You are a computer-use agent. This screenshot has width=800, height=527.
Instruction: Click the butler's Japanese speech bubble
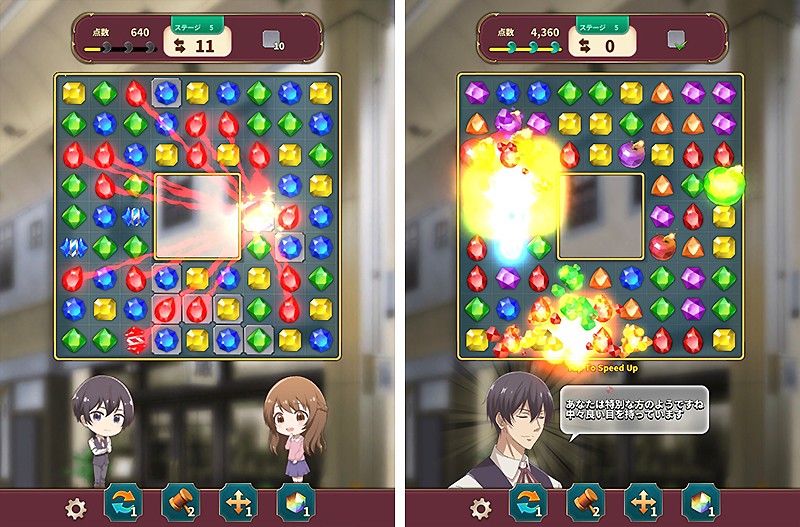(632, 410)
